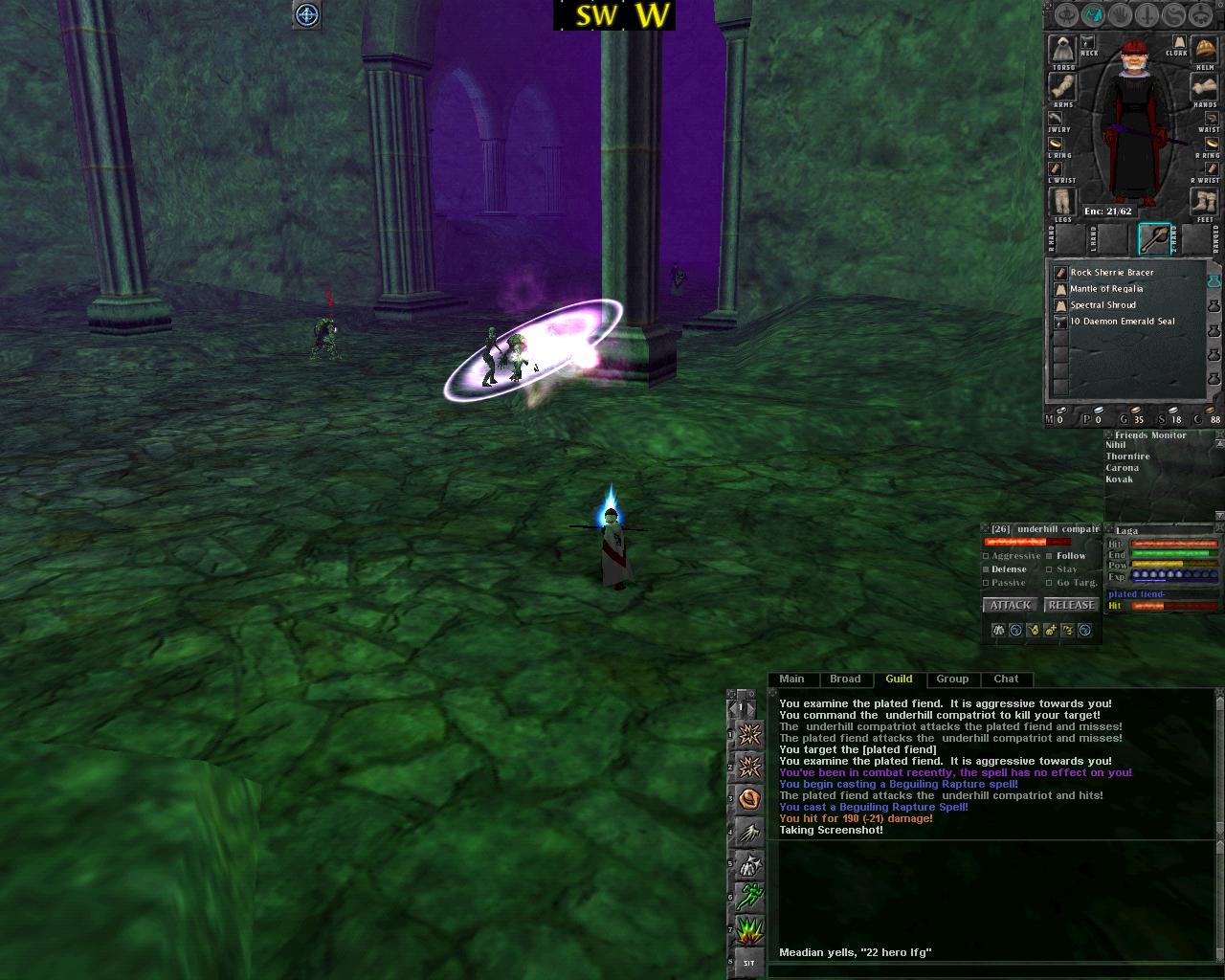Set the pet stance to Aggressive
The image size is (1225, 980).
click(987, 556)
